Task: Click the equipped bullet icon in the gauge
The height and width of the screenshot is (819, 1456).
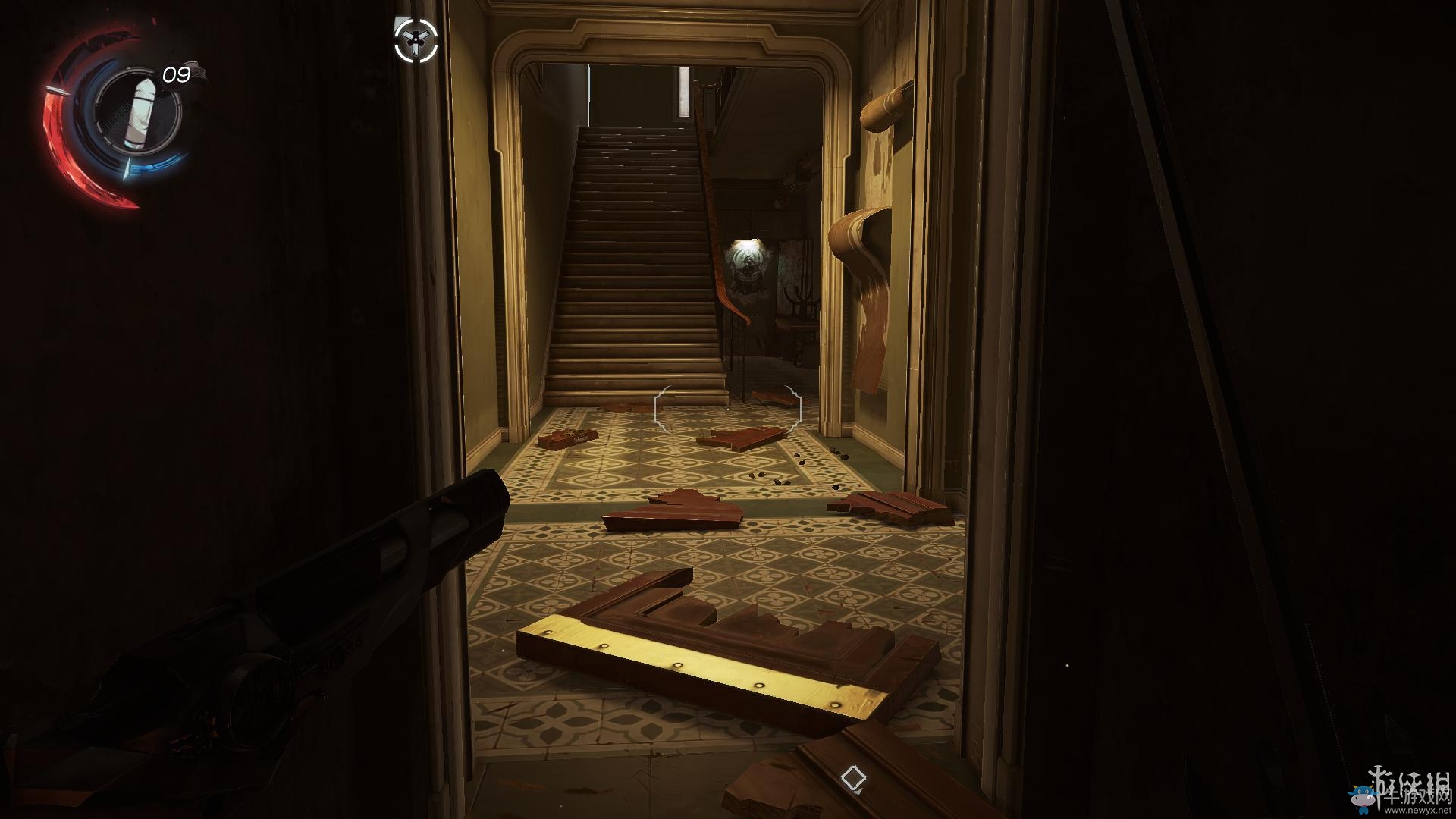Action: coord(140,114)
